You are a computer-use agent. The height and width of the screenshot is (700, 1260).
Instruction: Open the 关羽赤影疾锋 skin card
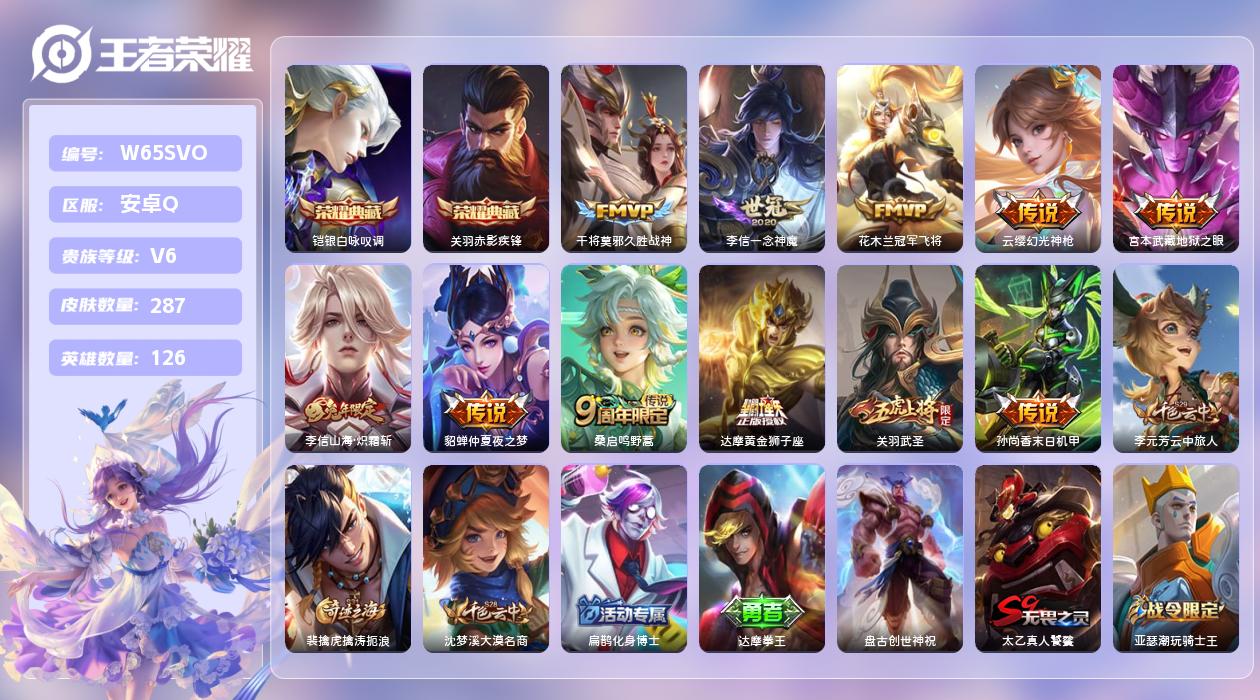click(486, 158)
